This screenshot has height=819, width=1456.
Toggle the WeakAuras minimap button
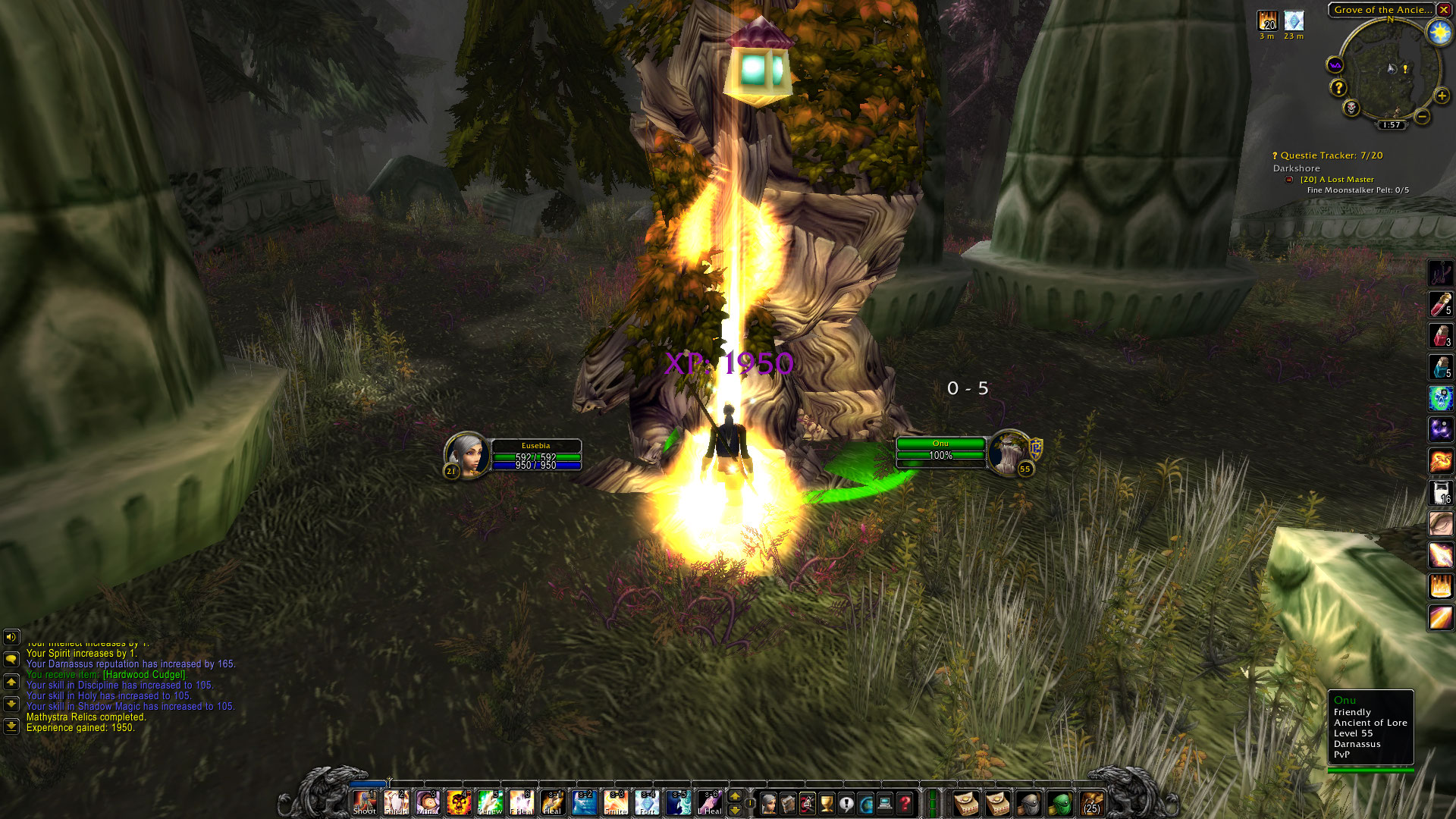[1335, 65]
